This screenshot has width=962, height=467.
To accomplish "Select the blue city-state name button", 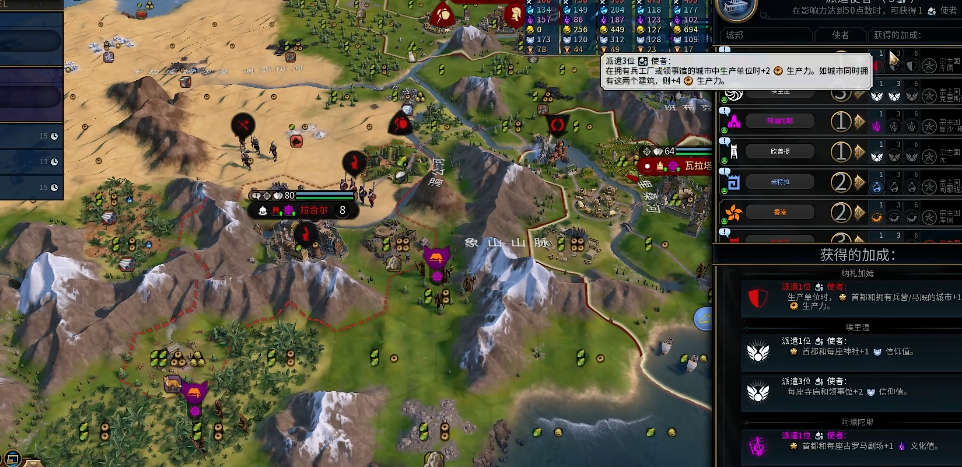I will coord(779,182).
